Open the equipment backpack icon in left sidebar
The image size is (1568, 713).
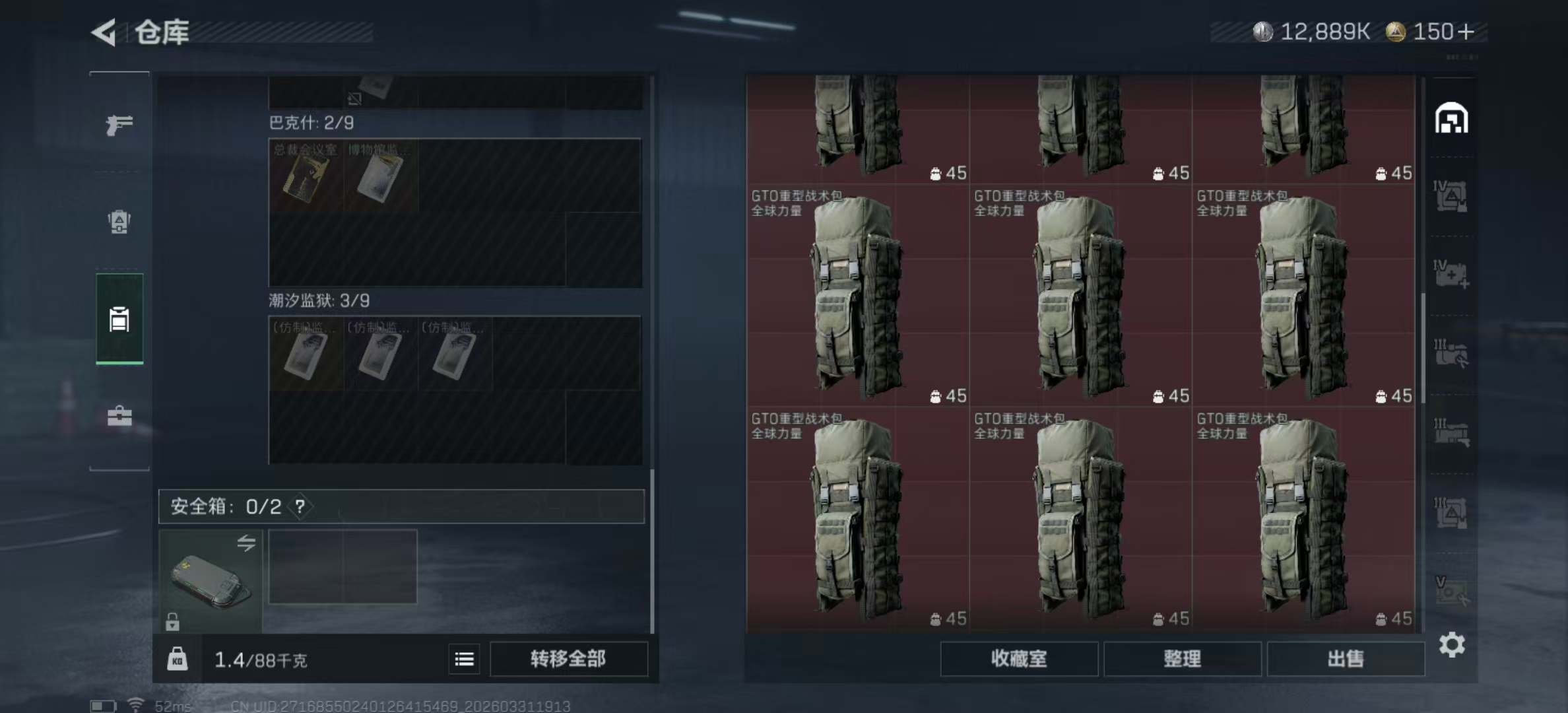119,222
